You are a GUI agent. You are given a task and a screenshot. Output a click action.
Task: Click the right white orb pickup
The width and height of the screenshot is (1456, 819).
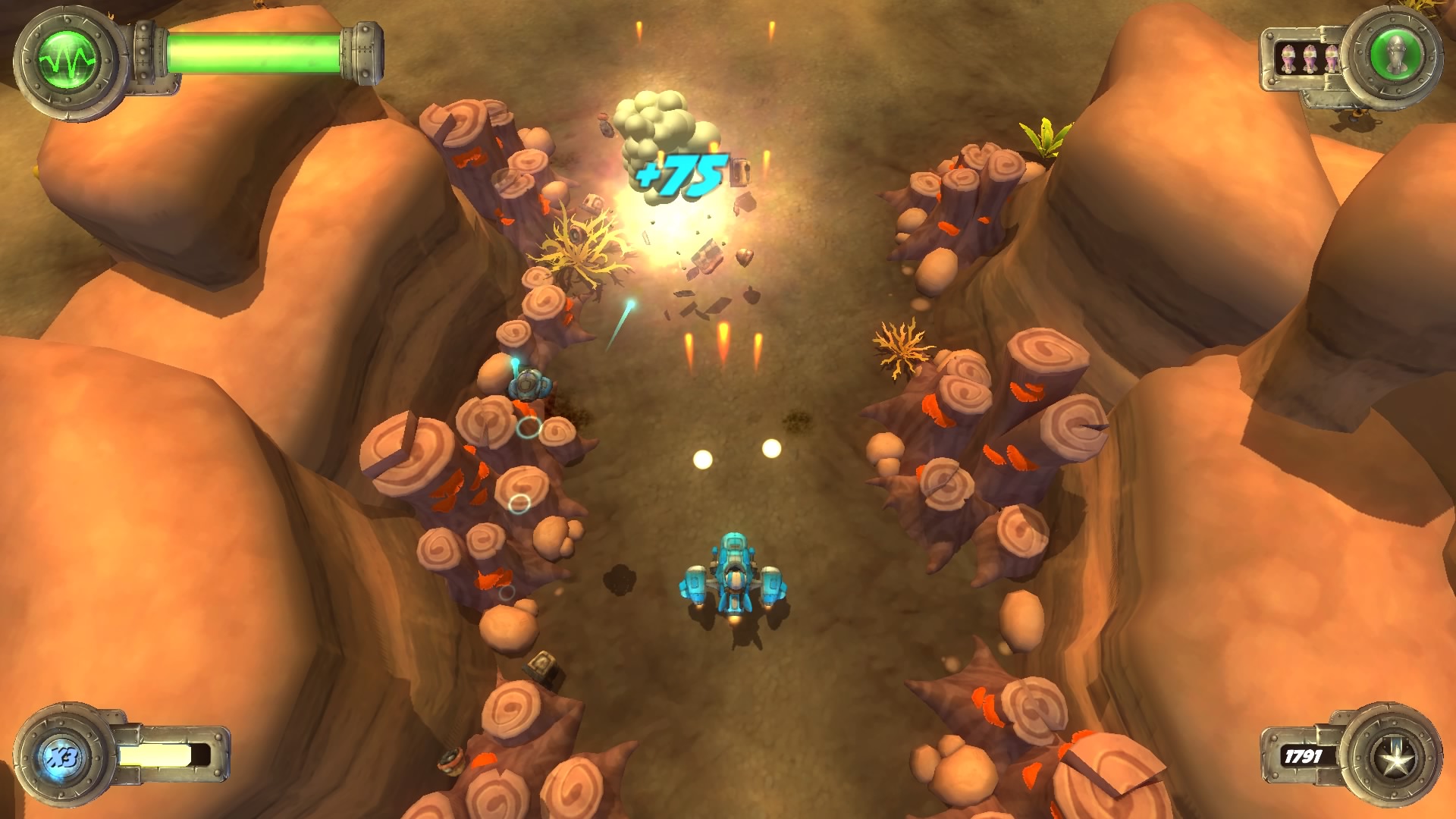[x=772, y=449]
